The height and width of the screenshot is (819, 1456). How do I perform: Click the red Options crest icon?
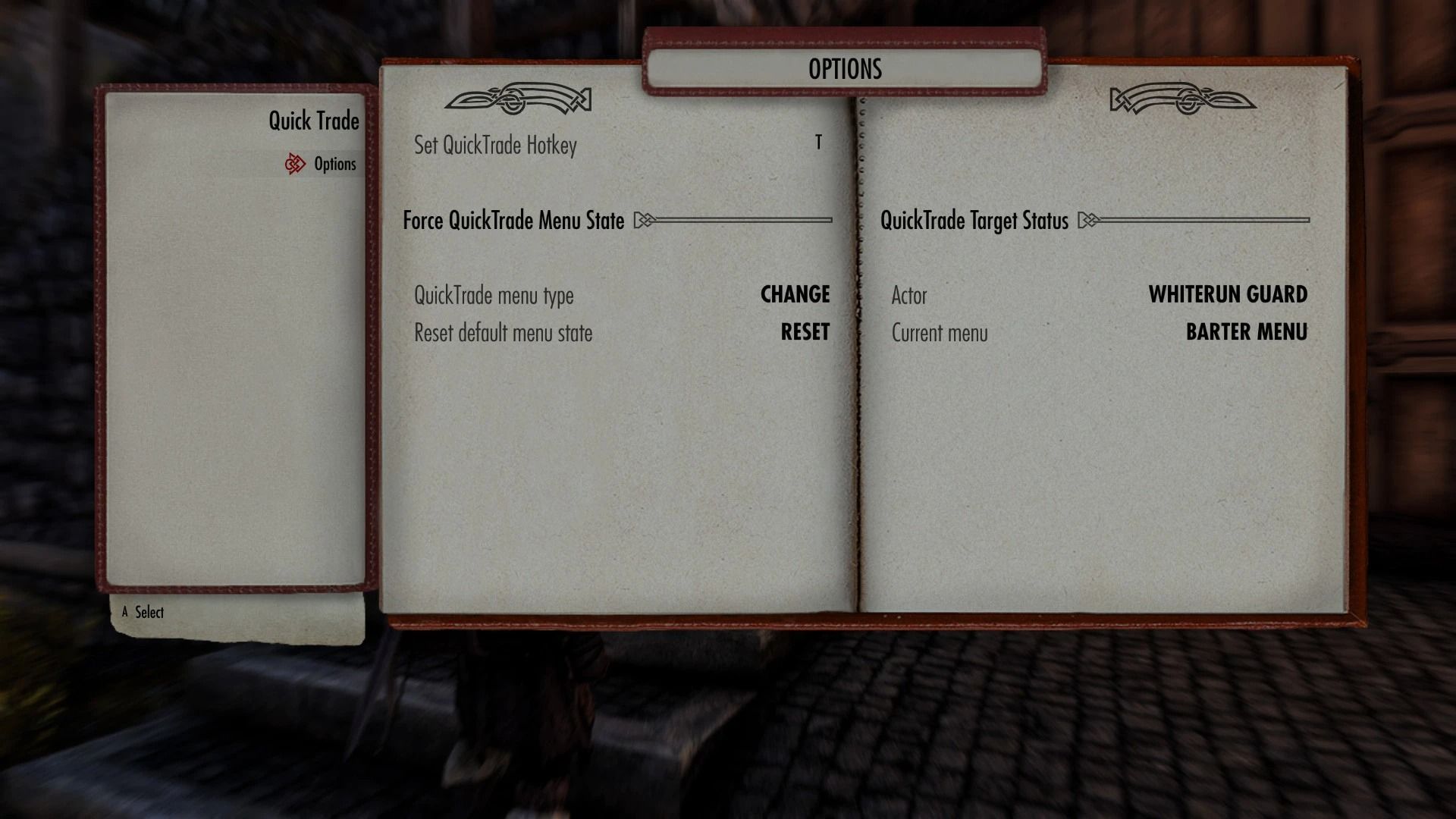point(297,163)
